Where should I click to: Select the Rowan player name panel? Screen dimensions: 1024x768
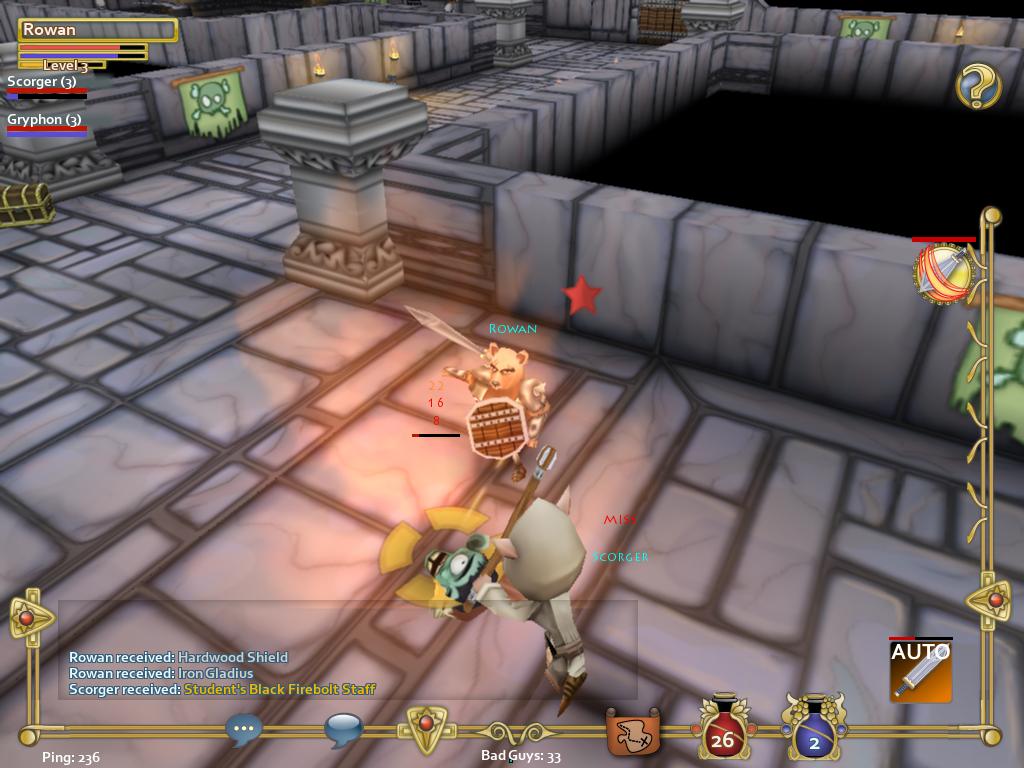pos(97,30)
